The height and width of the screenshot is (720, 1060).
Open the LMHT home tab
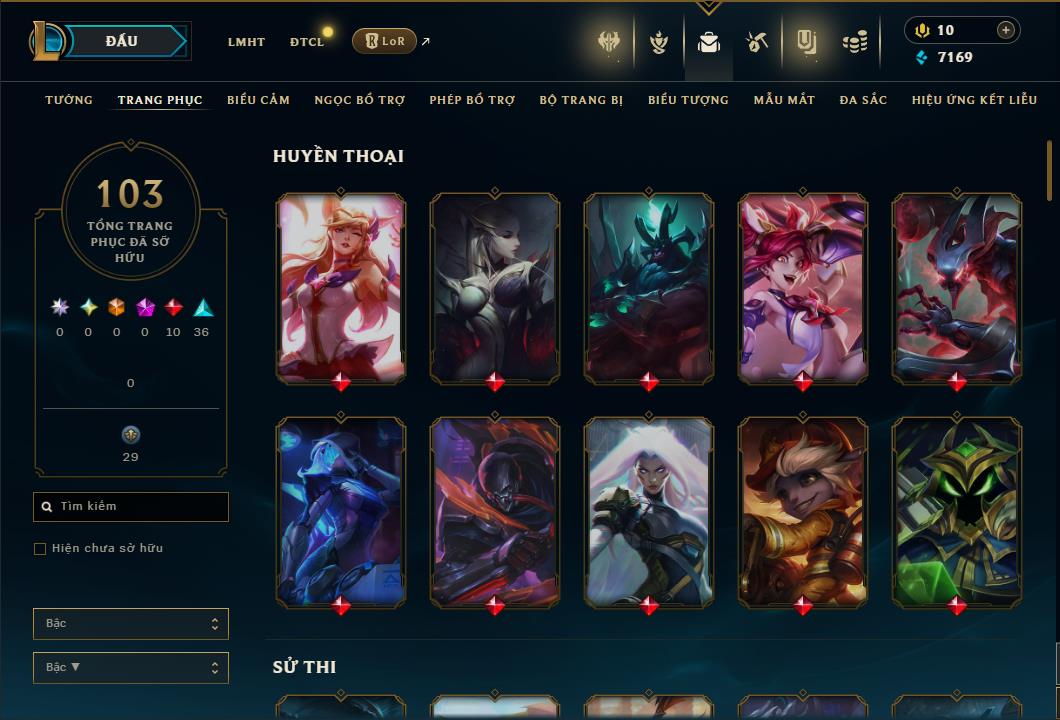tap(246, 42)
